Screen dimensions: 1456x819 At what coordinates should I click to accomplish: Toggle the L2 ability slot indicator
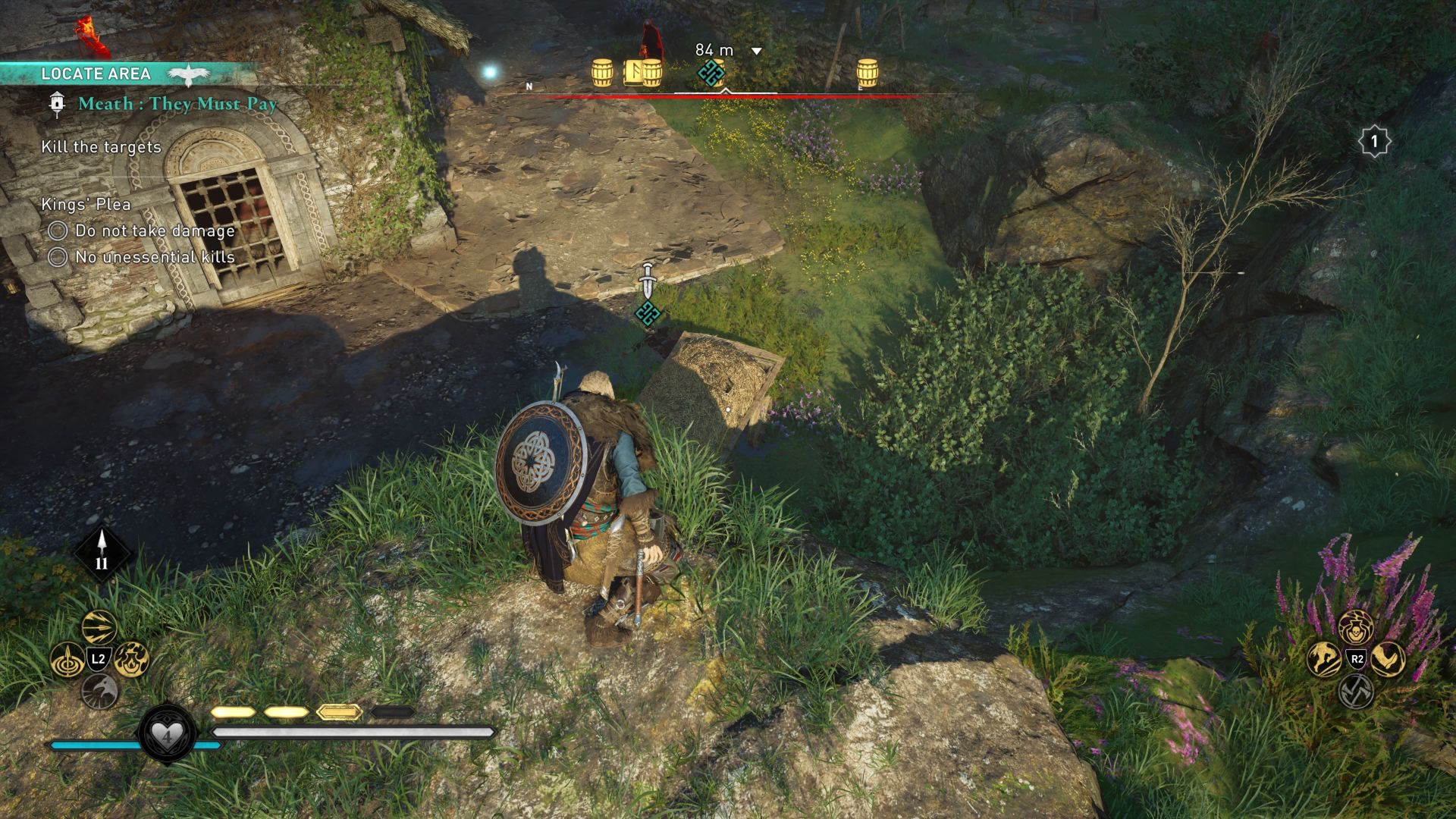(x=99, y=658)
